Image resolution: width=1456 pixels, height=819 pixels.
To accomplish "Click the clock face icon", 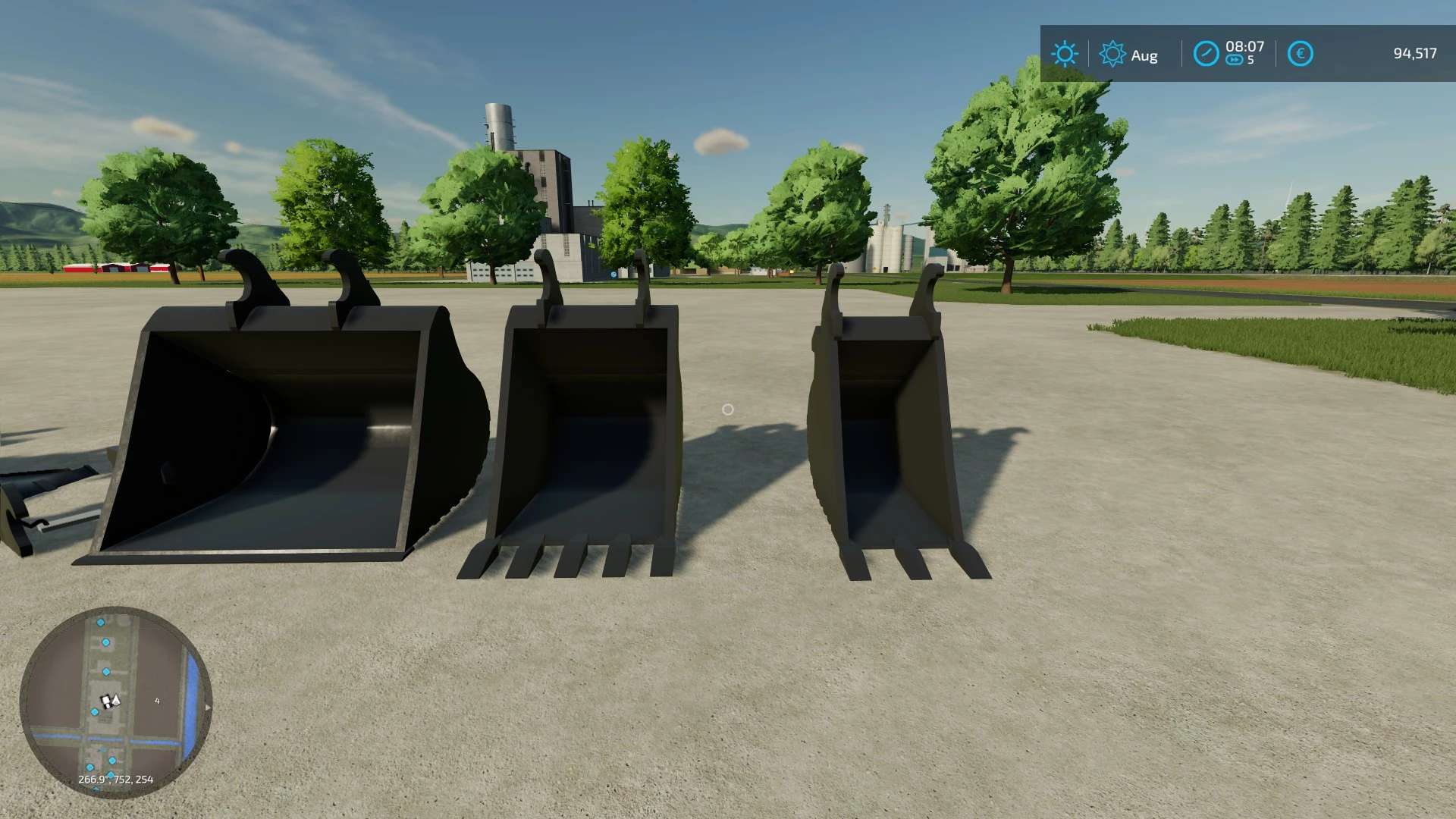I will [1207, 53].
